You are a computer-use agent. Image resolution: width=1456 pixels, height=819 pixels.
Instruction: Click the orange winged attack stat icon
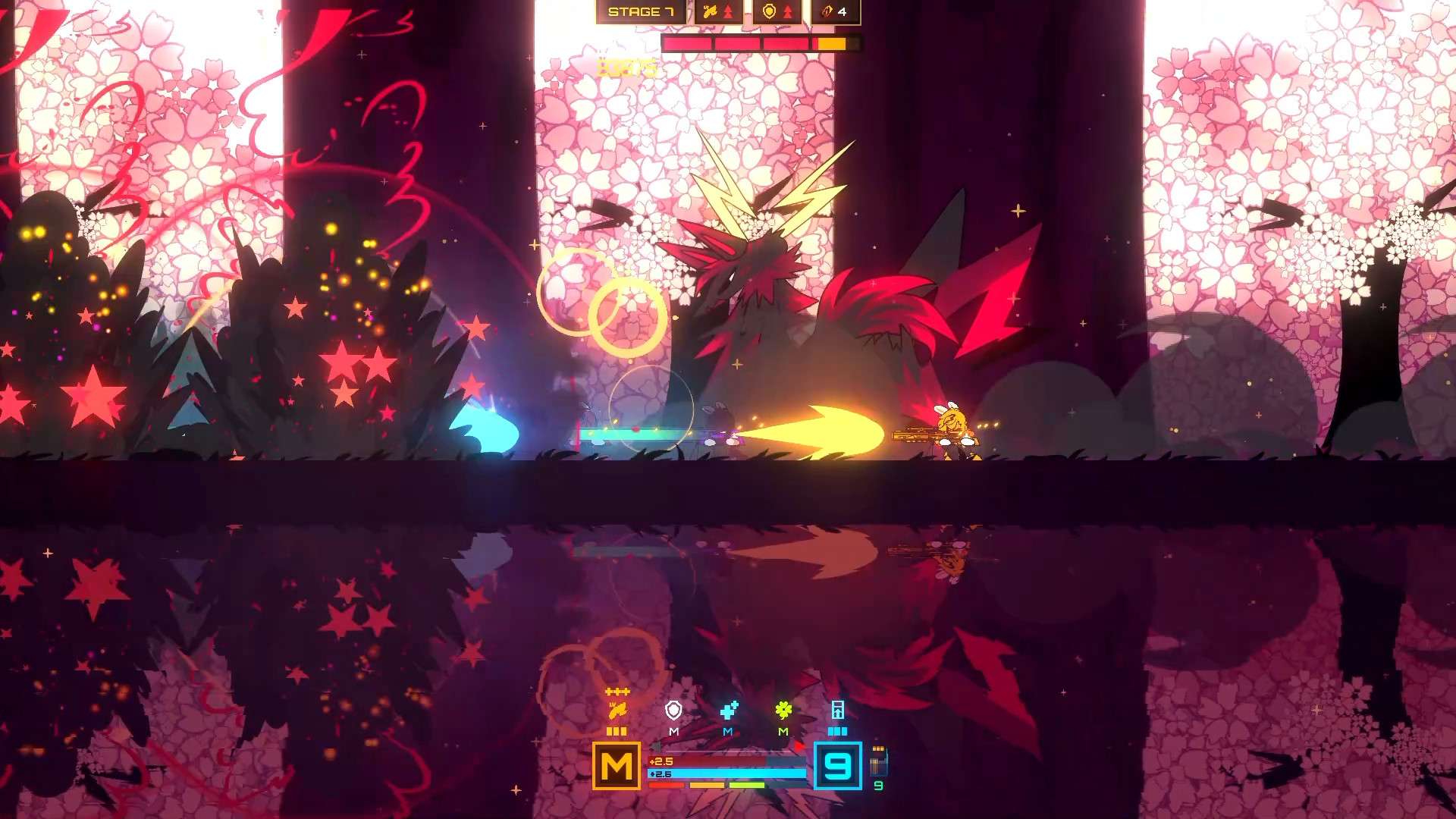pos(617,711)
